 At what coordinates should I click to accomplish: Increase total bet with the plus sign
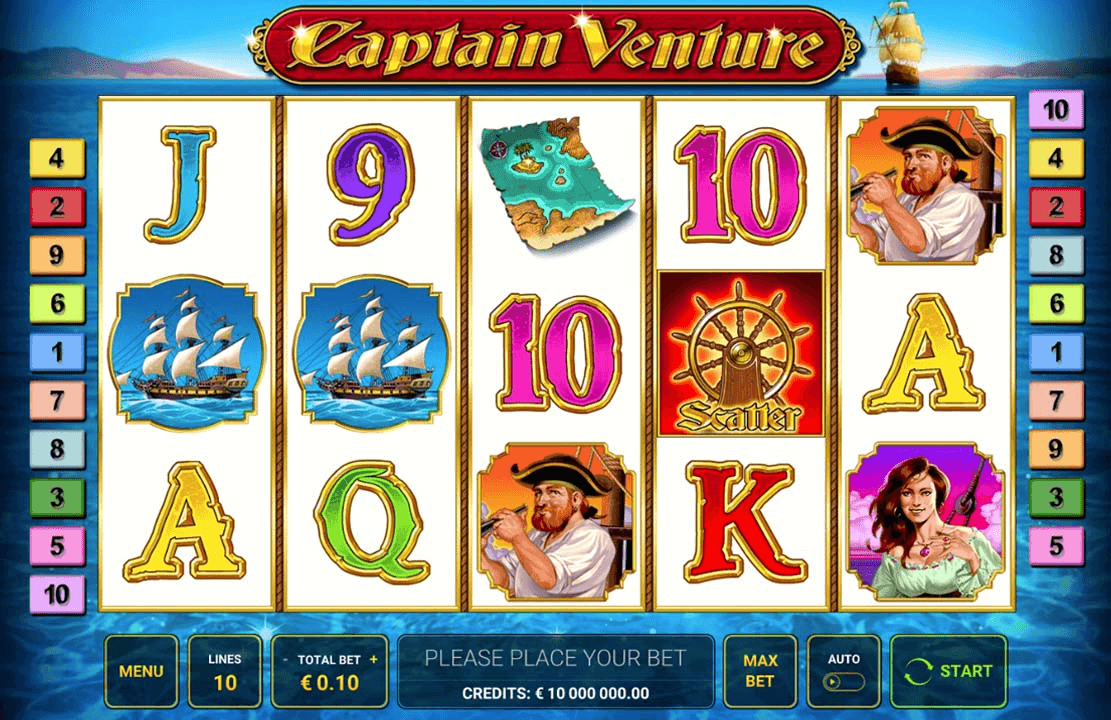374,660
